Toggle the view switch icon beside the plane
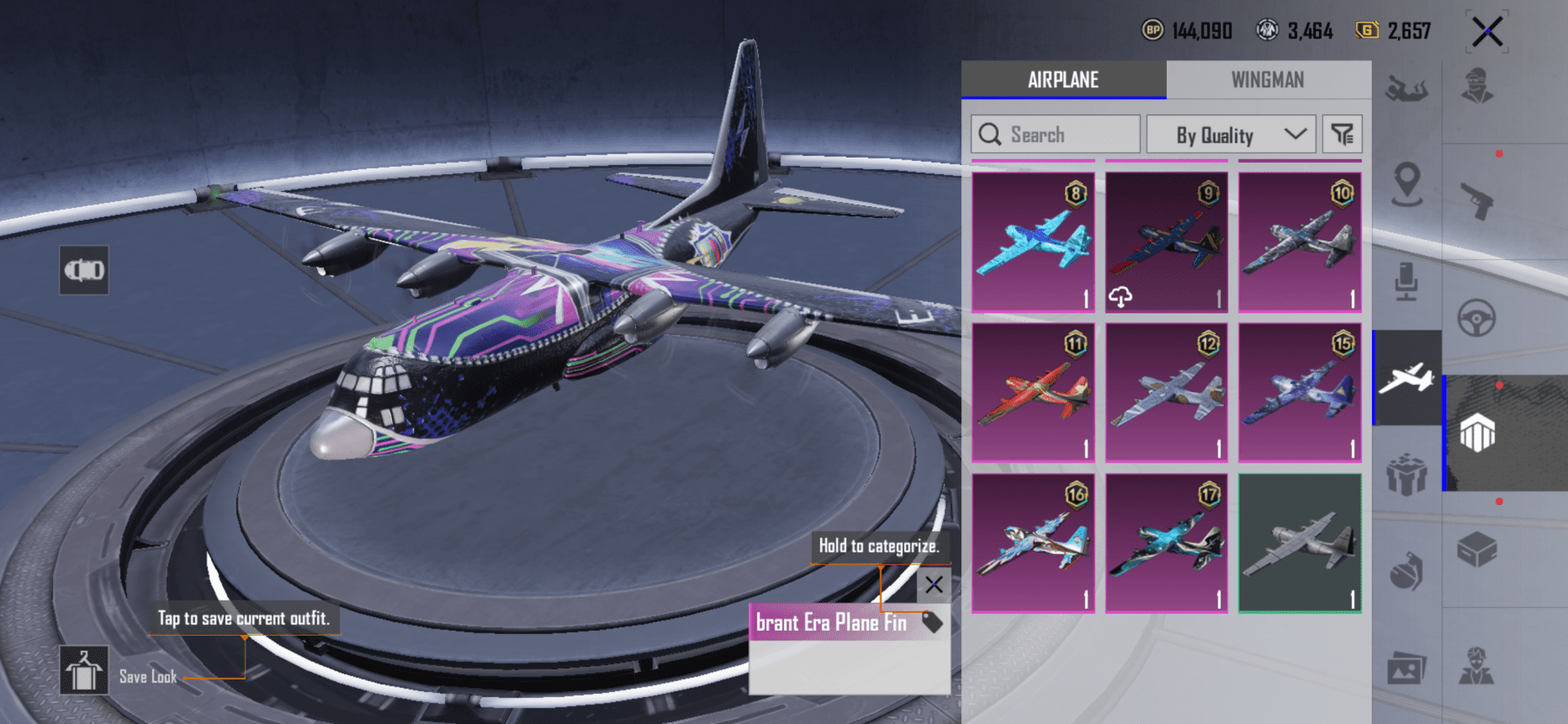1568x724 pixels. (84, 270)
